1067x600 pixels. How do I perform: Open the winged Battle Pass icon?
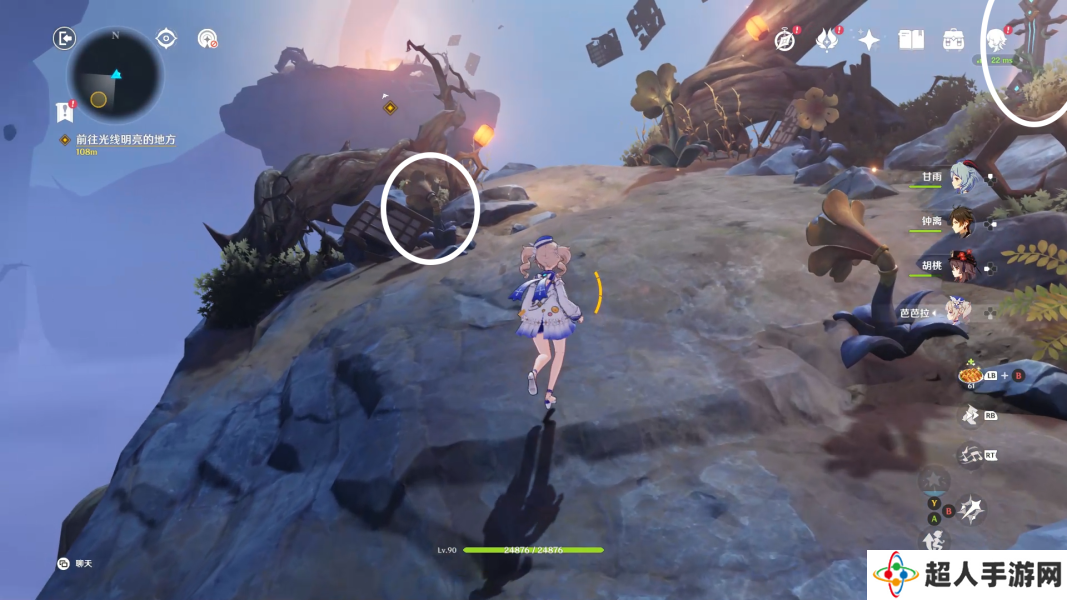click(x=827, y=40)
